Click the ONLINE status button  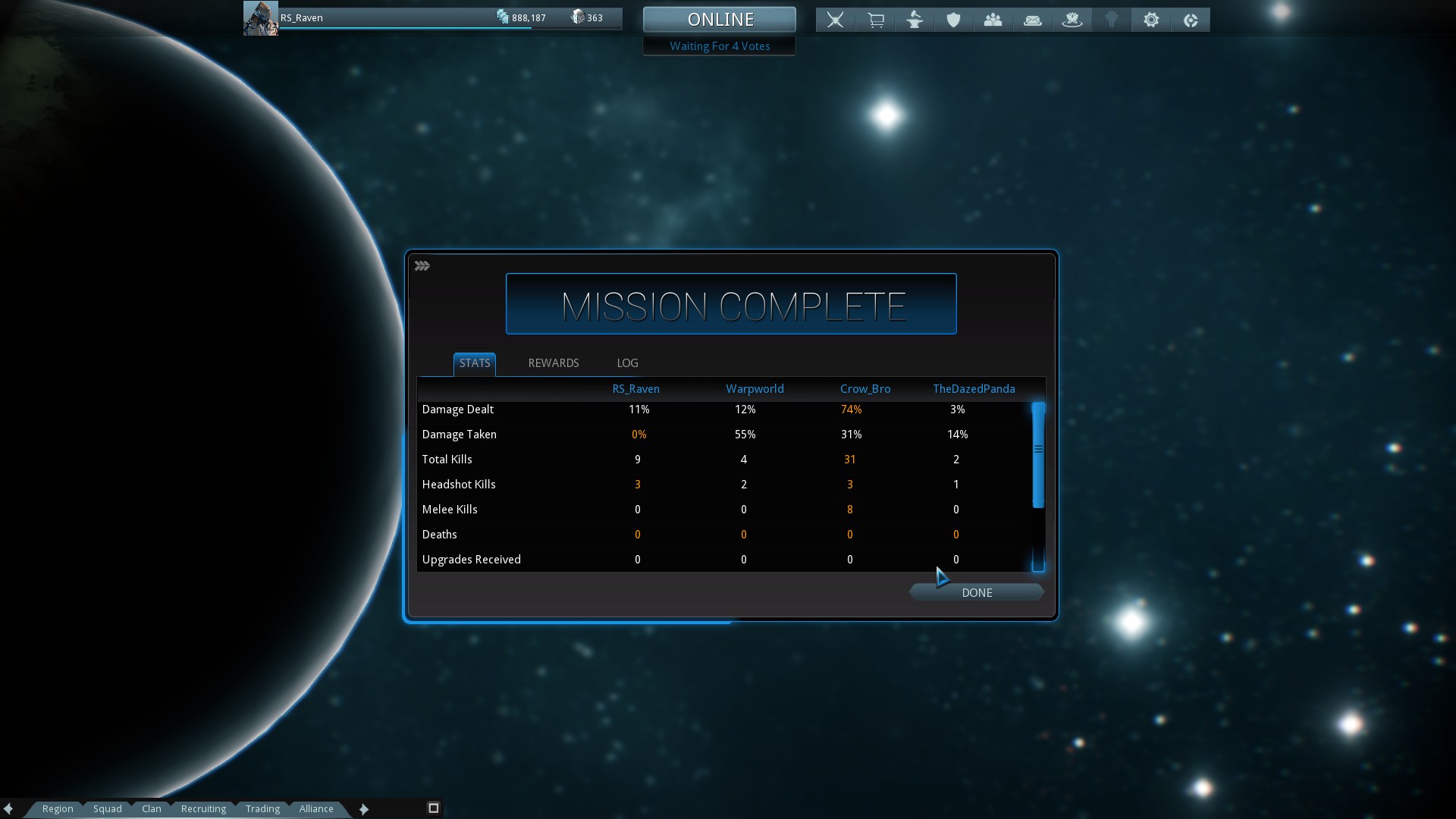click(x=720, y=20)
